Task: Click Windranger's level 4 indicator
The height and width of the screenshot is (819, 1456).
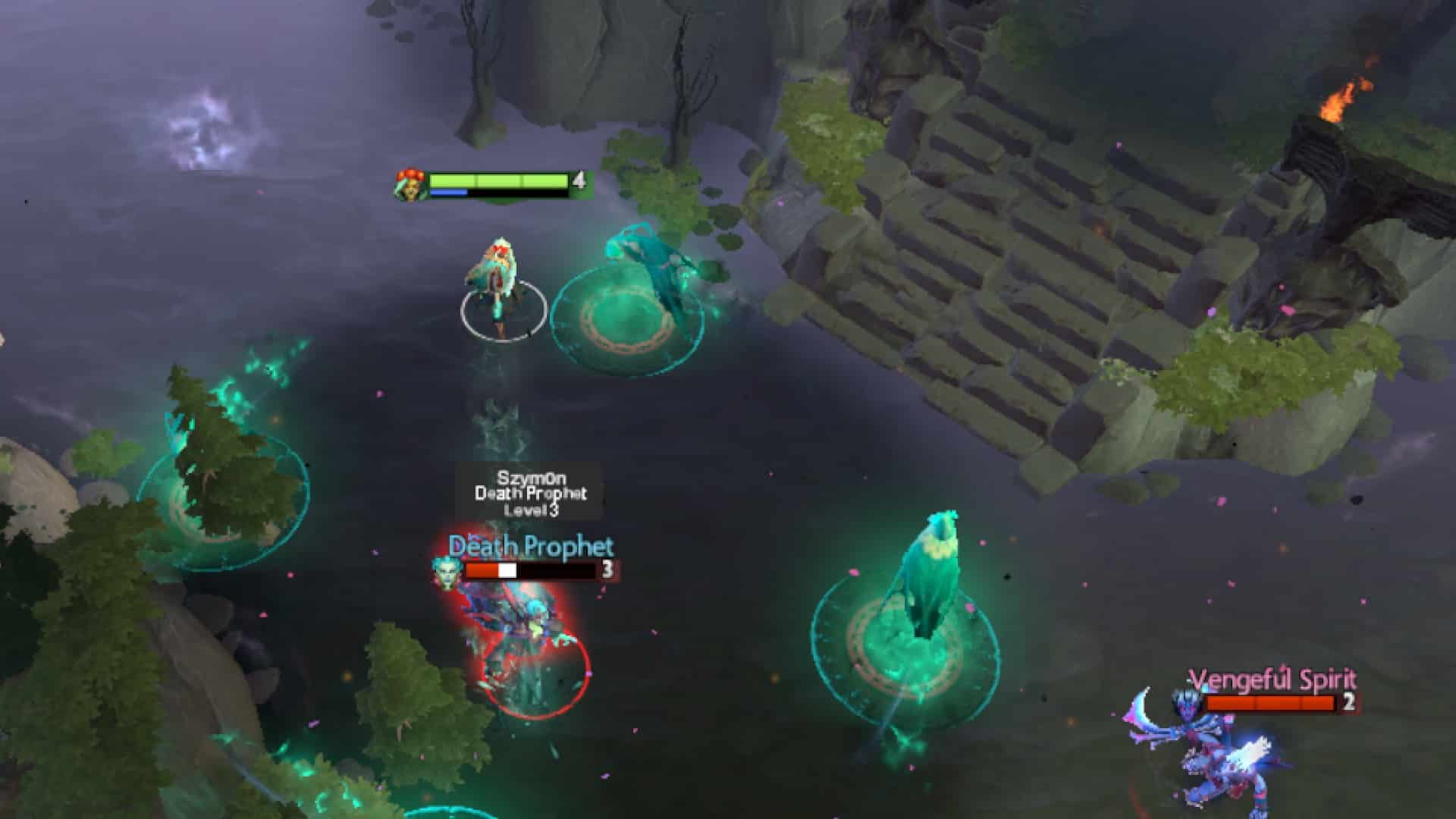Action: click(579, 180)
